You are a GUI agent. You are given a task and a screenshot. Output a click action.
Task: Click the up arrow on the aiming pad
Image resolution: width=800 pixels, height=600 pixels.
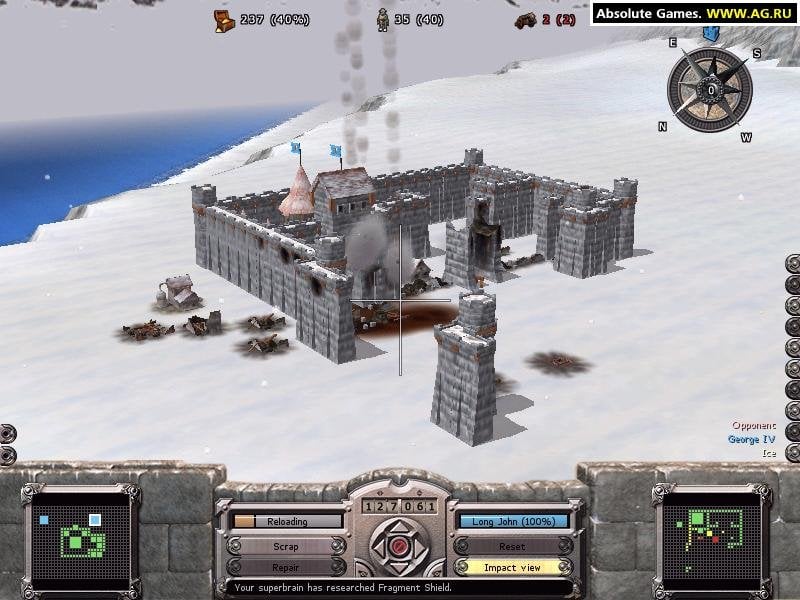[x=399, y=525]
